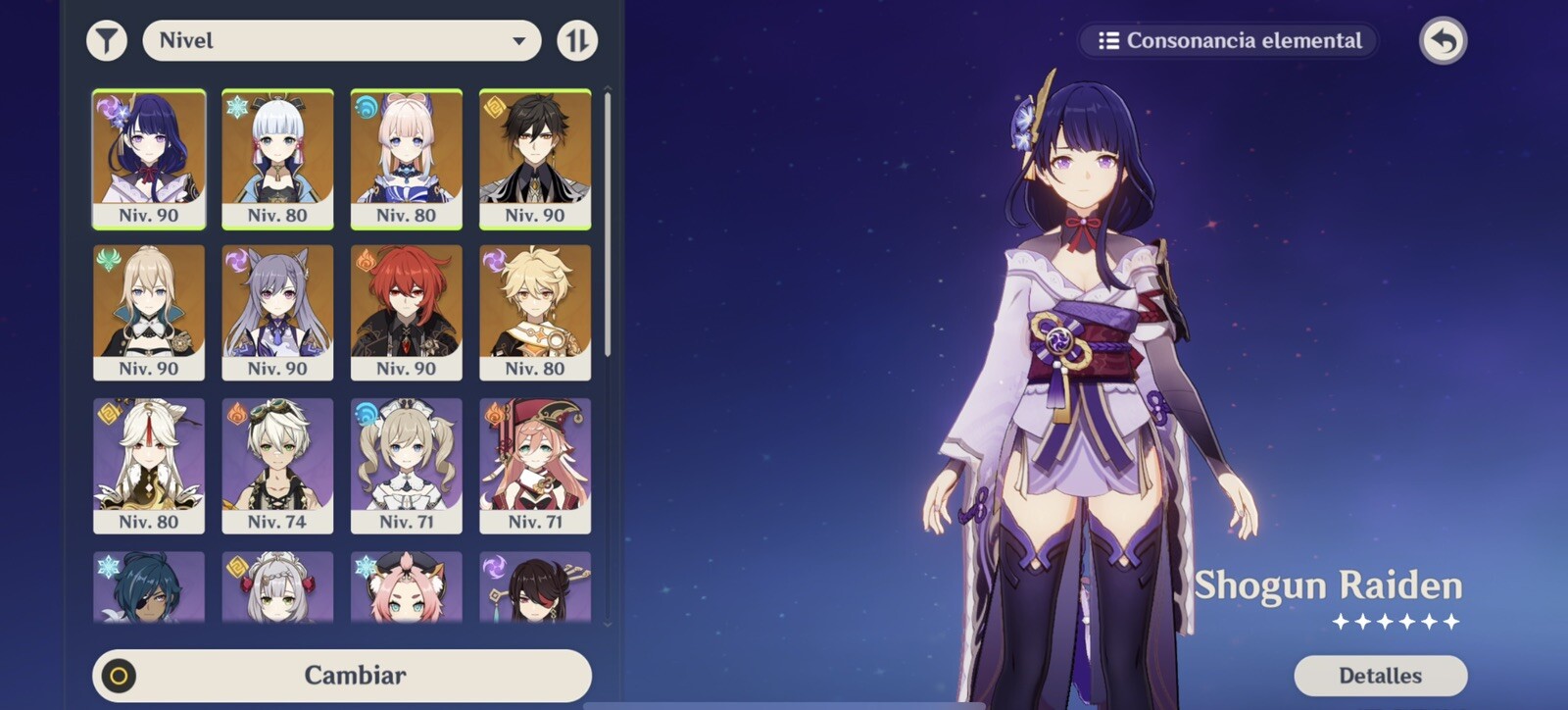Select Barbara's character portrait
Viewport: 1568px width, 710px height.
tap(406, 465)
